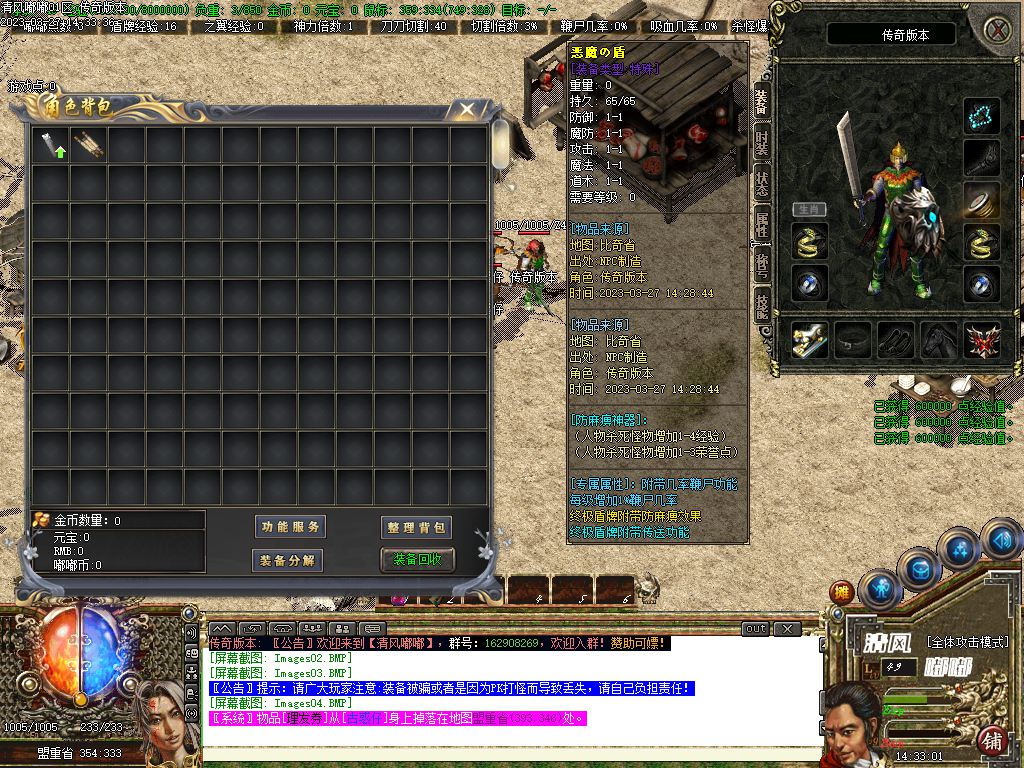This screenshot has height=768, width=1024.
Task: Open 功能服务 function services
Action: [x=291, y=527]
